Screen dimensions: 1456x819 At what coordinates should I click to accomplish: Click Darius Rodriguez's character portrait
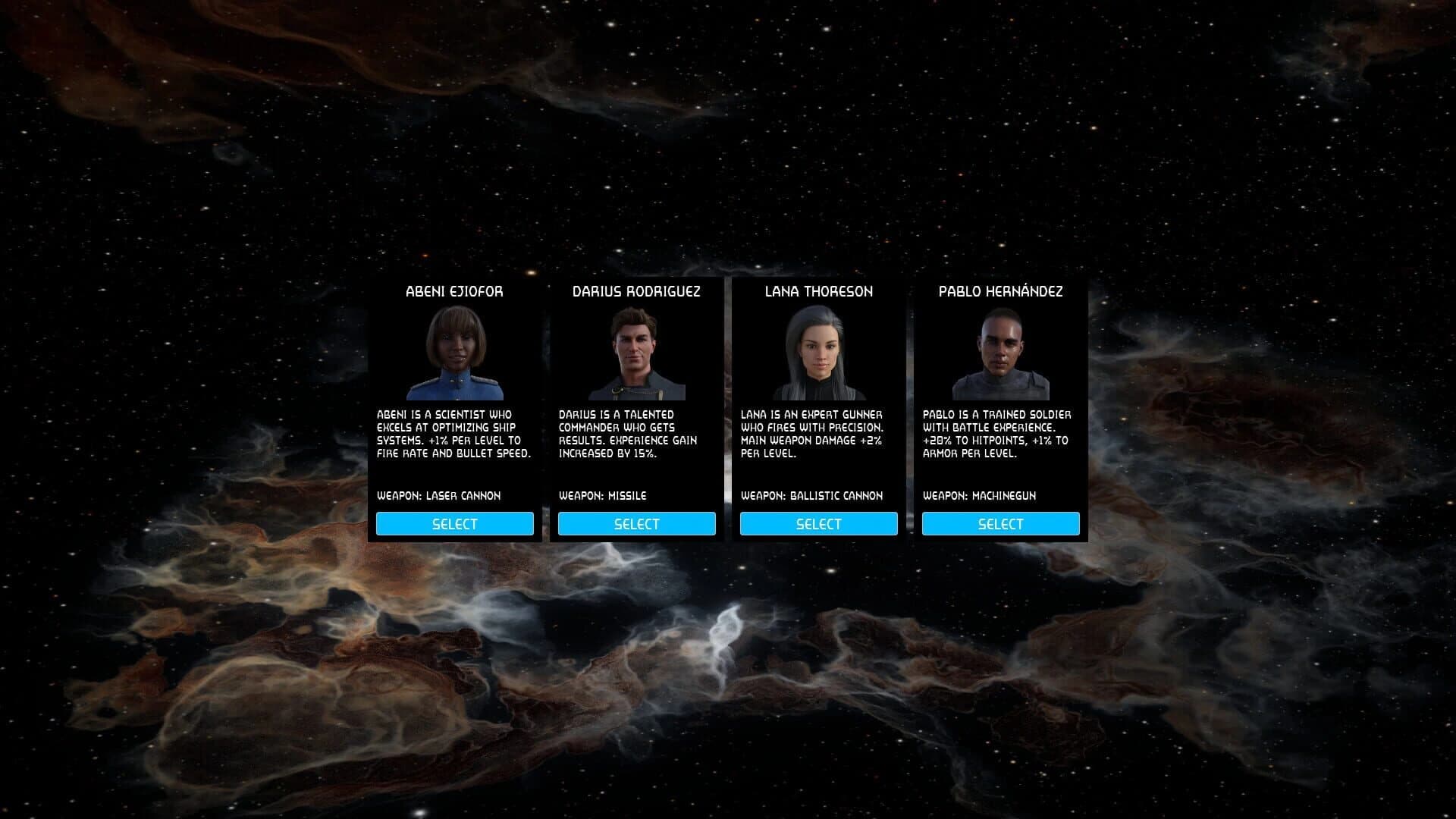[x=637, y=356]
